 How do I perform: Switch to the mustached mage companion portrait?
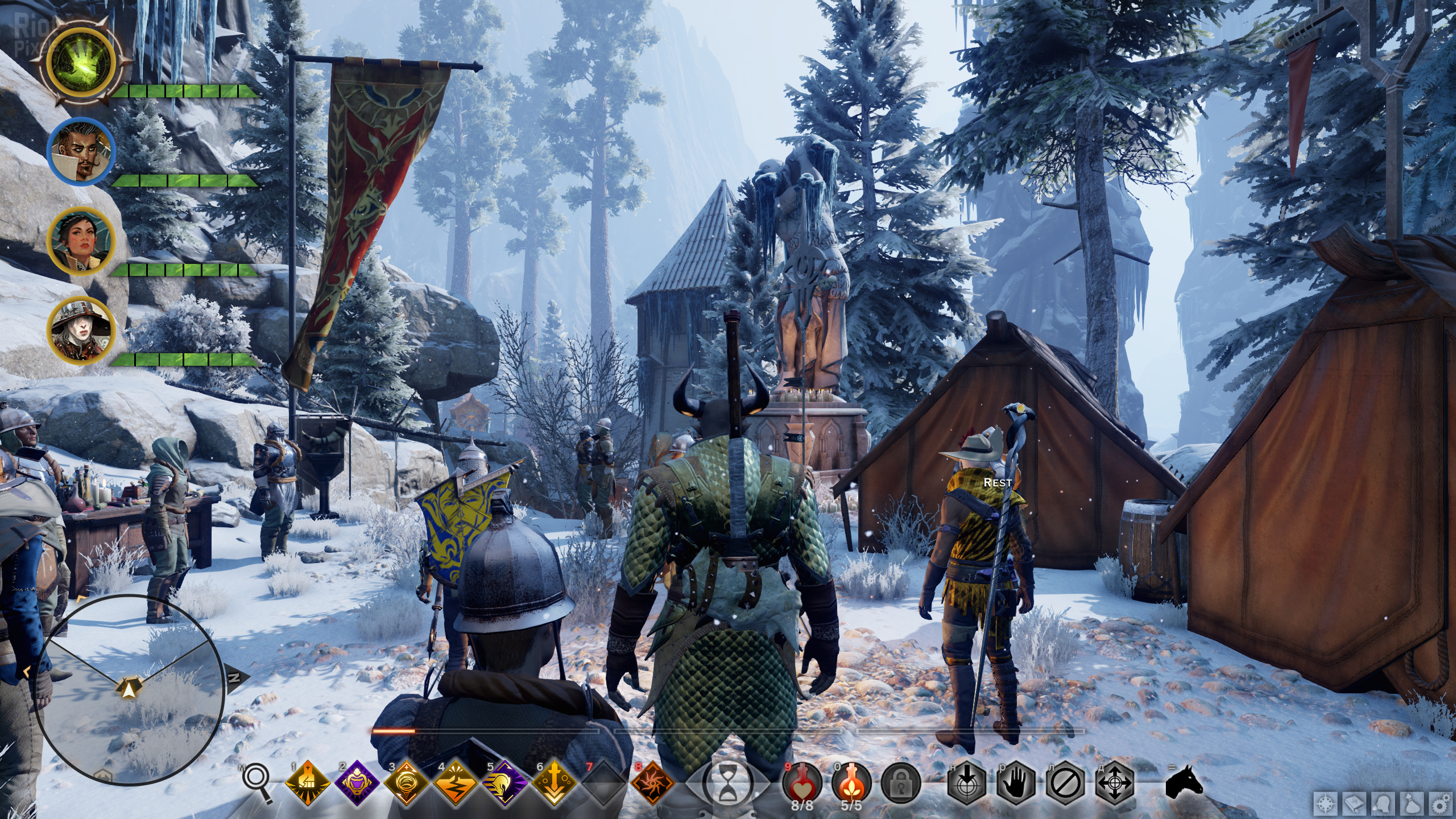tap(81, 151)
